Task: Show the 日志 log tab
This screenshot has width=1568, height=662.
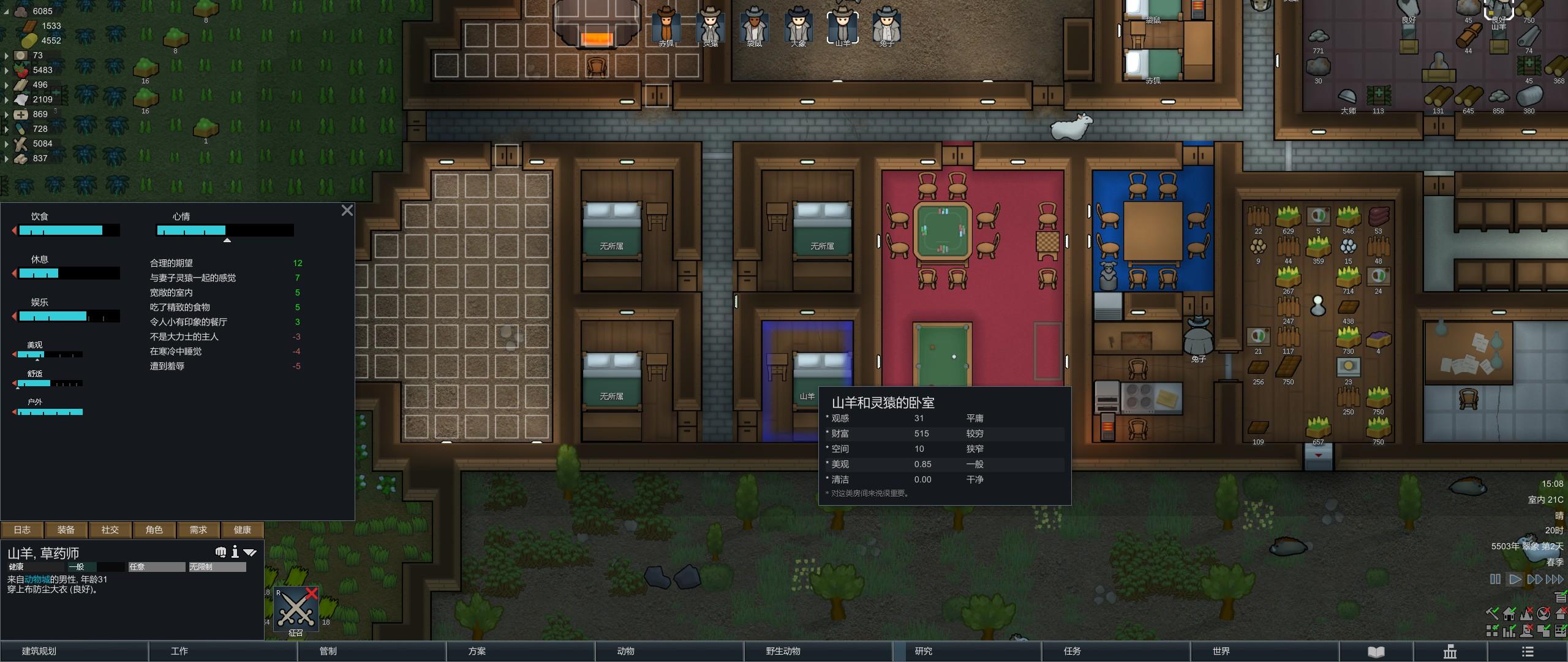Action: [x=22, y=530]
